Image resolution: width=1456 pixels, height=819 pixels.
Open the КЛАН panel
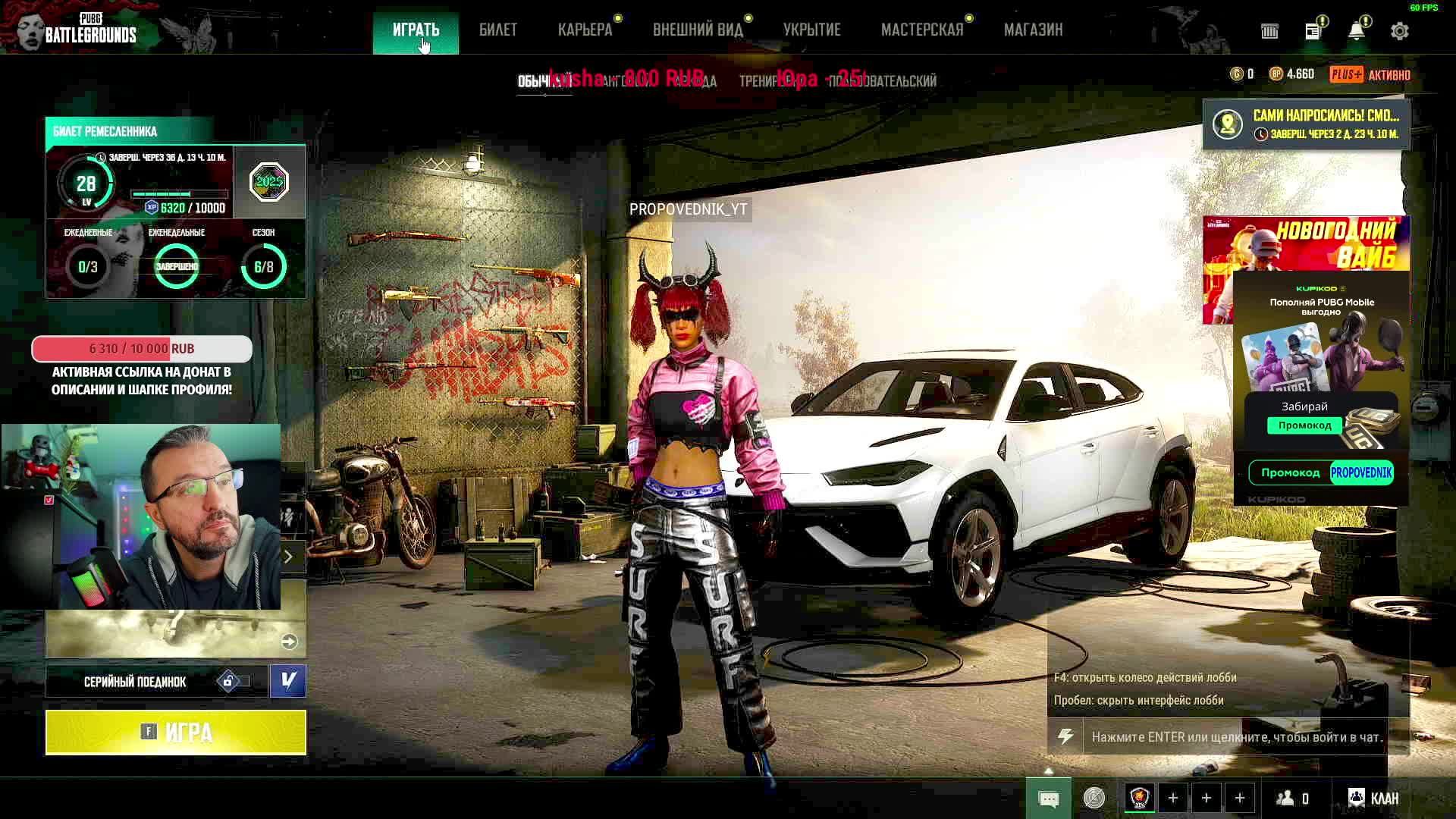point(1373,798)
